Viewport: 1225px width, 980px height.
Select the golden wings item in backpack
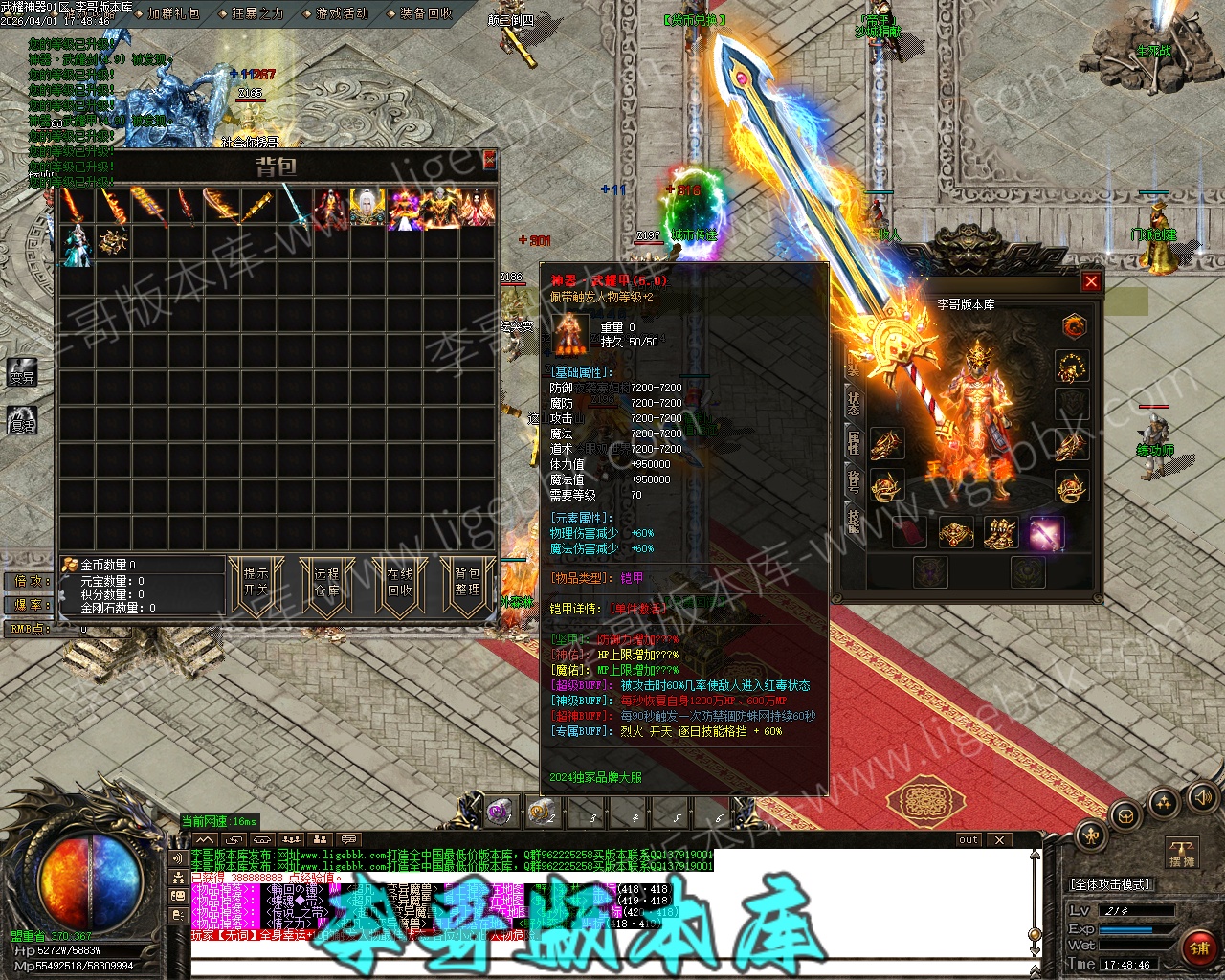click(x=112, y=243)
